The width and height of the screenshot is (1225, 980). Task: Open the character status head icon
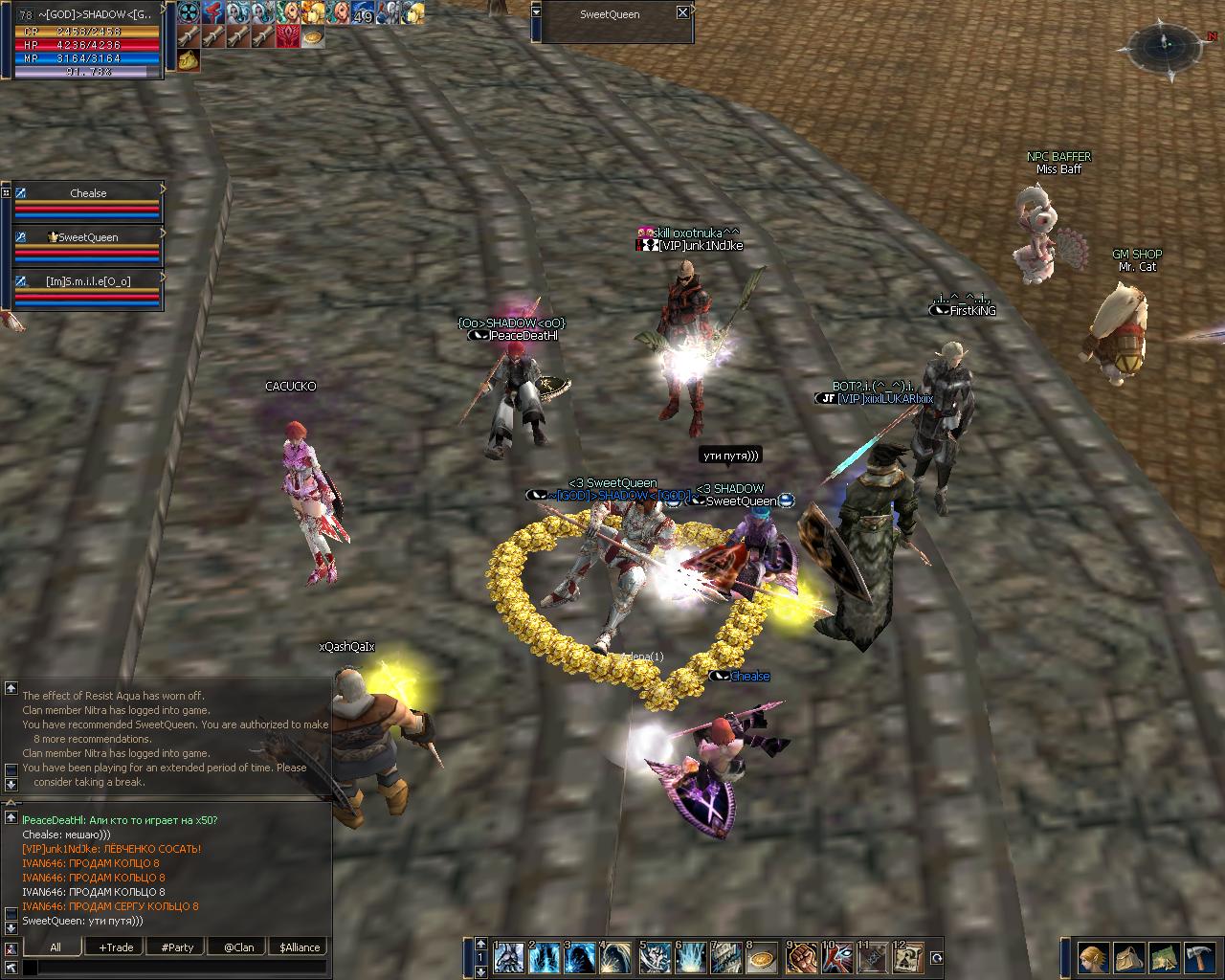(1093, 957)
